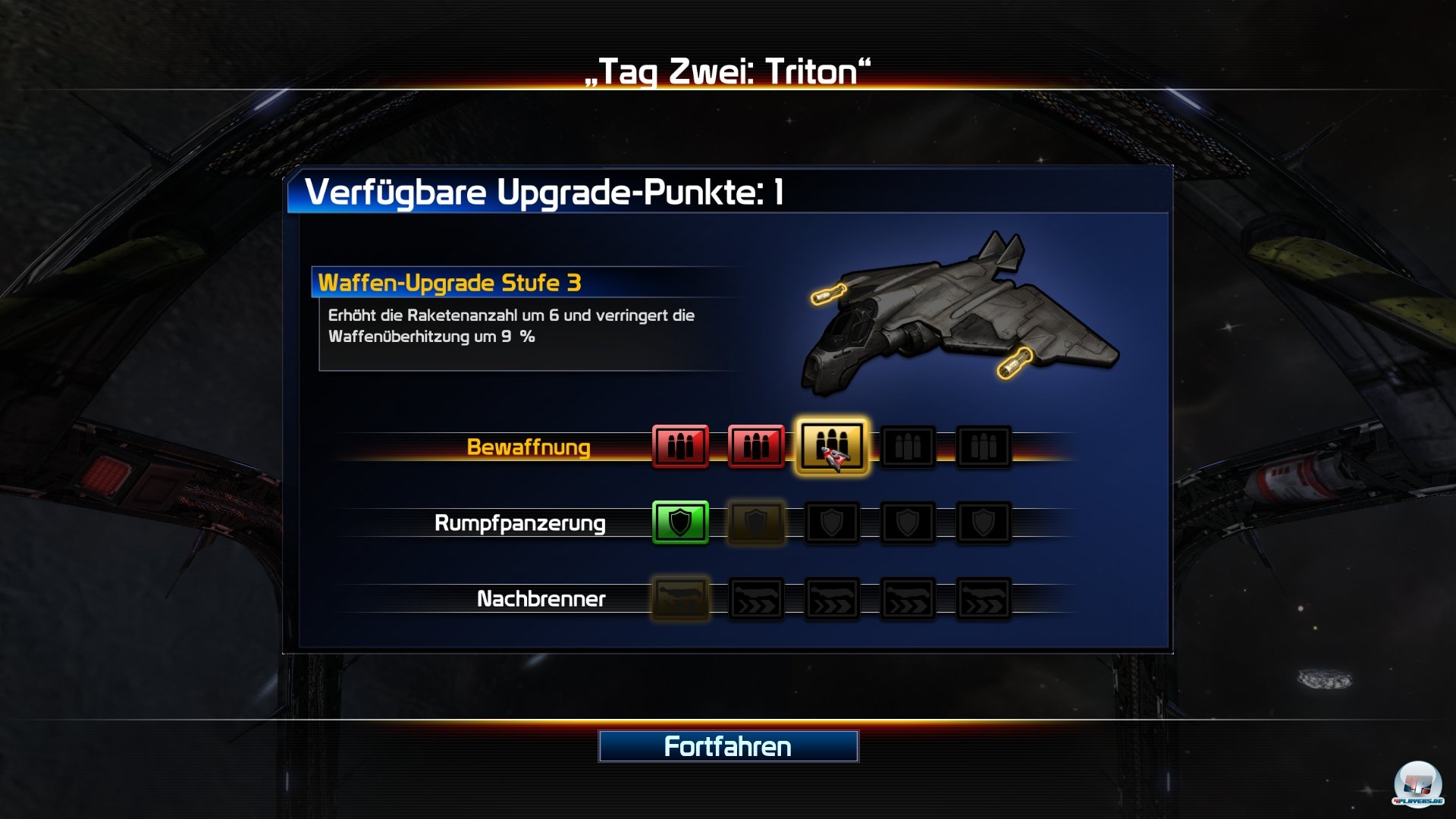Screen dimensions: 1456x819
Task: Select the gold highlighted third Bewaffnung slot
Action: click(x=832, y=447)
